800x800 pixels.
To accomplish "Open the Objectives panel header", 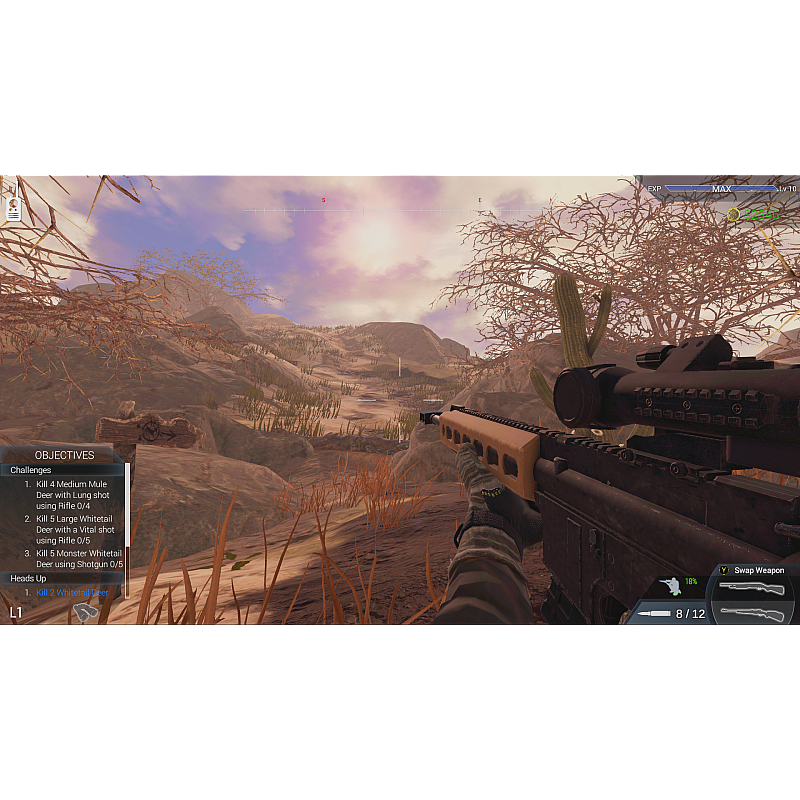I will (x=64, y=455).
